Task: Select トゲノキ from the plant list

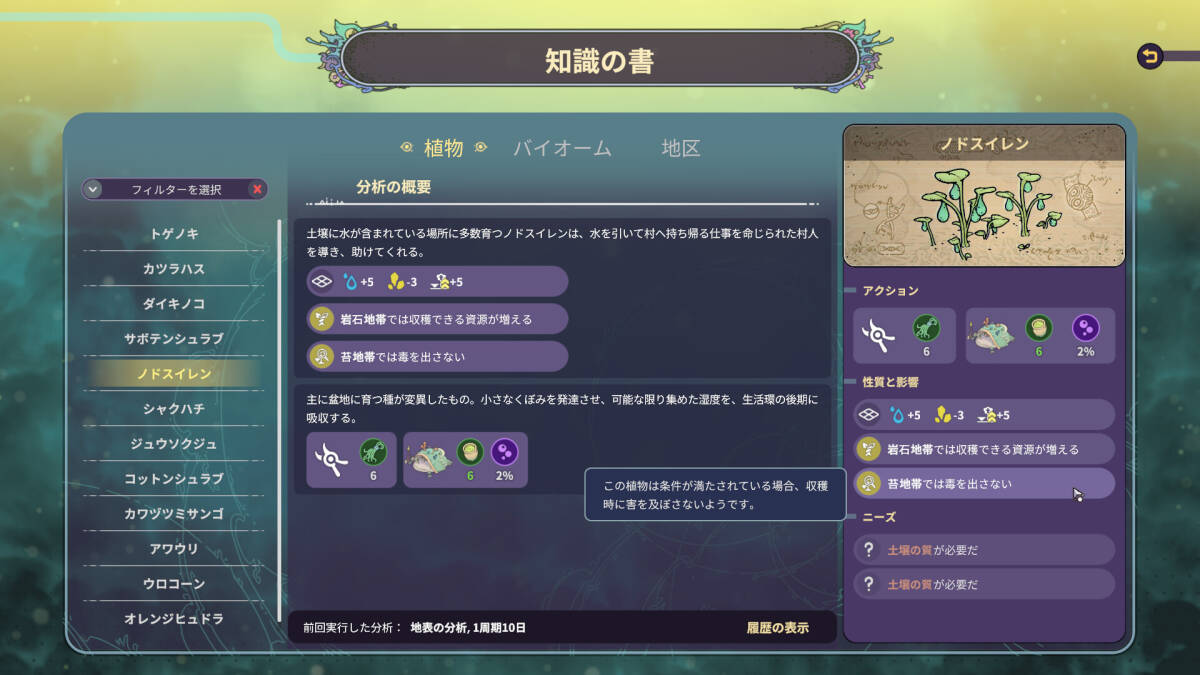Action: (174, 234)
